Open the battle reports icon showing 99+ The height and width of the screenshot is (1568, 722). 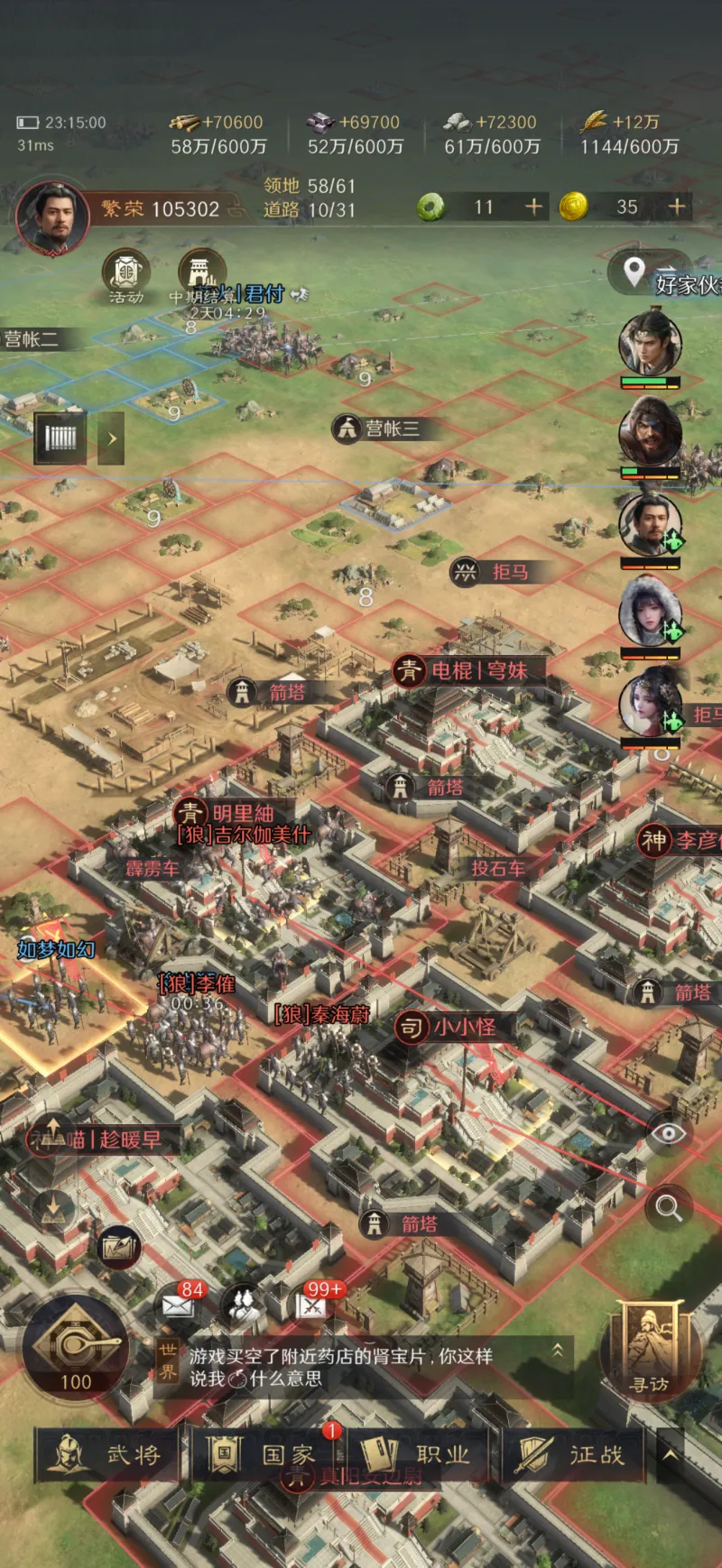click(x=313, y=1304)
